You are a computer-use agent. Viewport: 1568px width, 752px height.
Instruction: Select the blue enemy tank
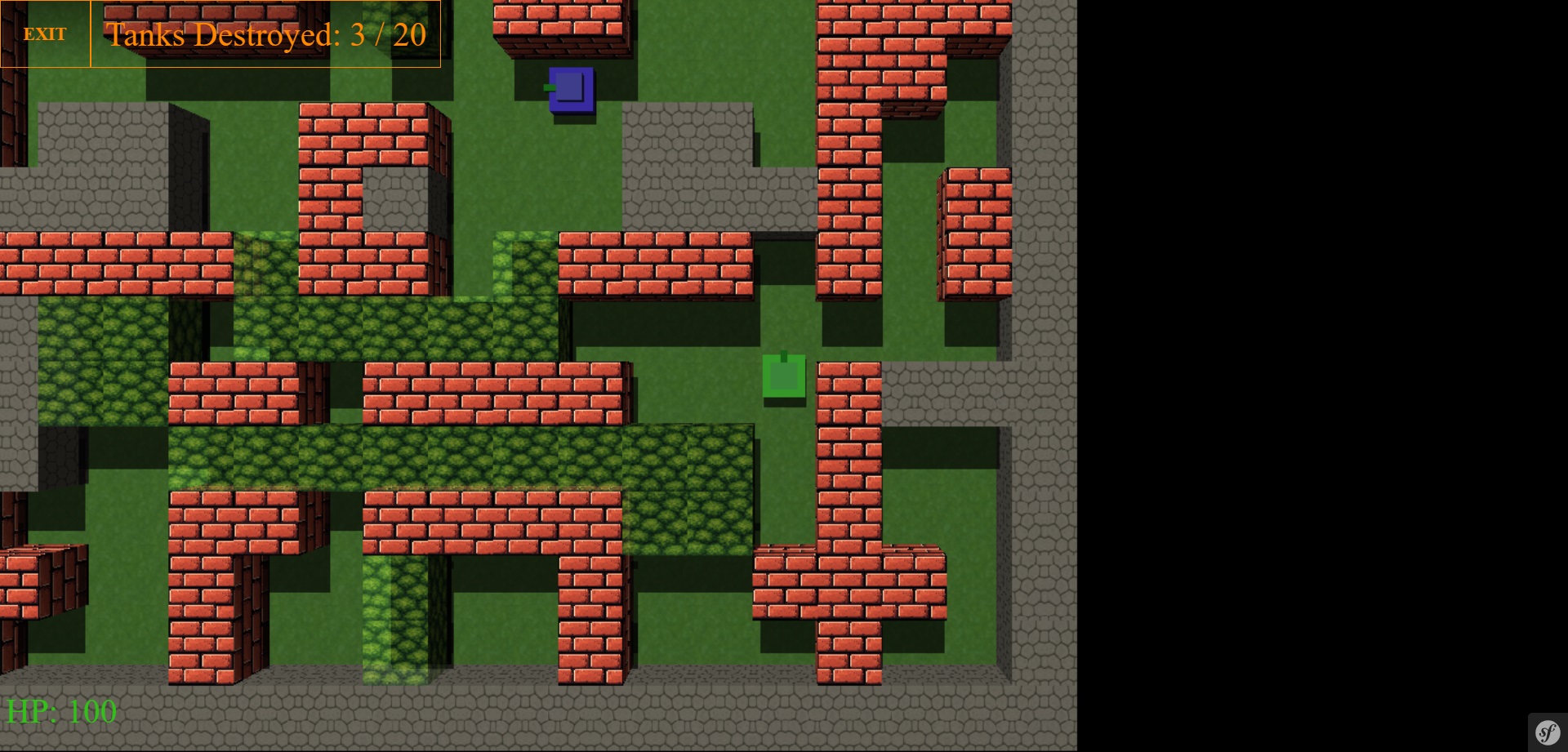[x=570, y=91]
